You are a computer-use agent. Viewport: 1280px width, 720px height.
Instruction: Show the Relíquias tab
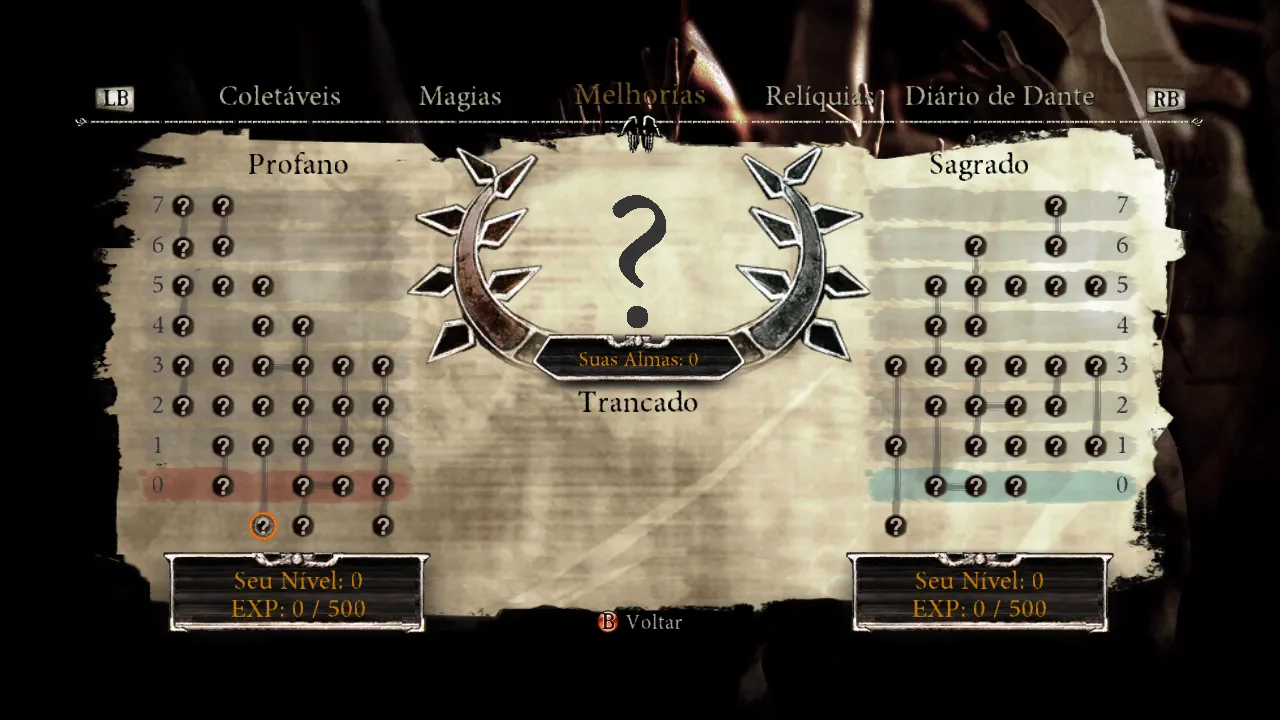coord(820,97)
